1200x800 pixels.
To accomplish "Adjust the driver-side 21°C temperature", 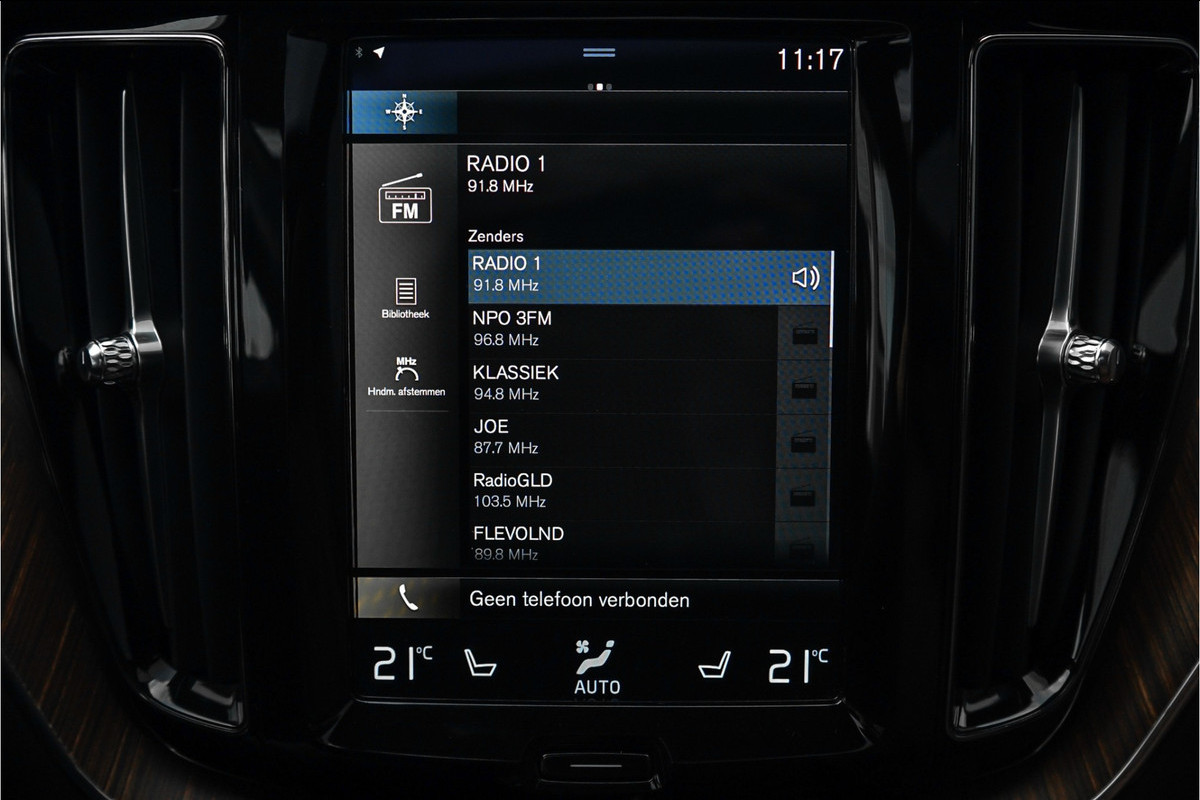I will click(402, 664).
